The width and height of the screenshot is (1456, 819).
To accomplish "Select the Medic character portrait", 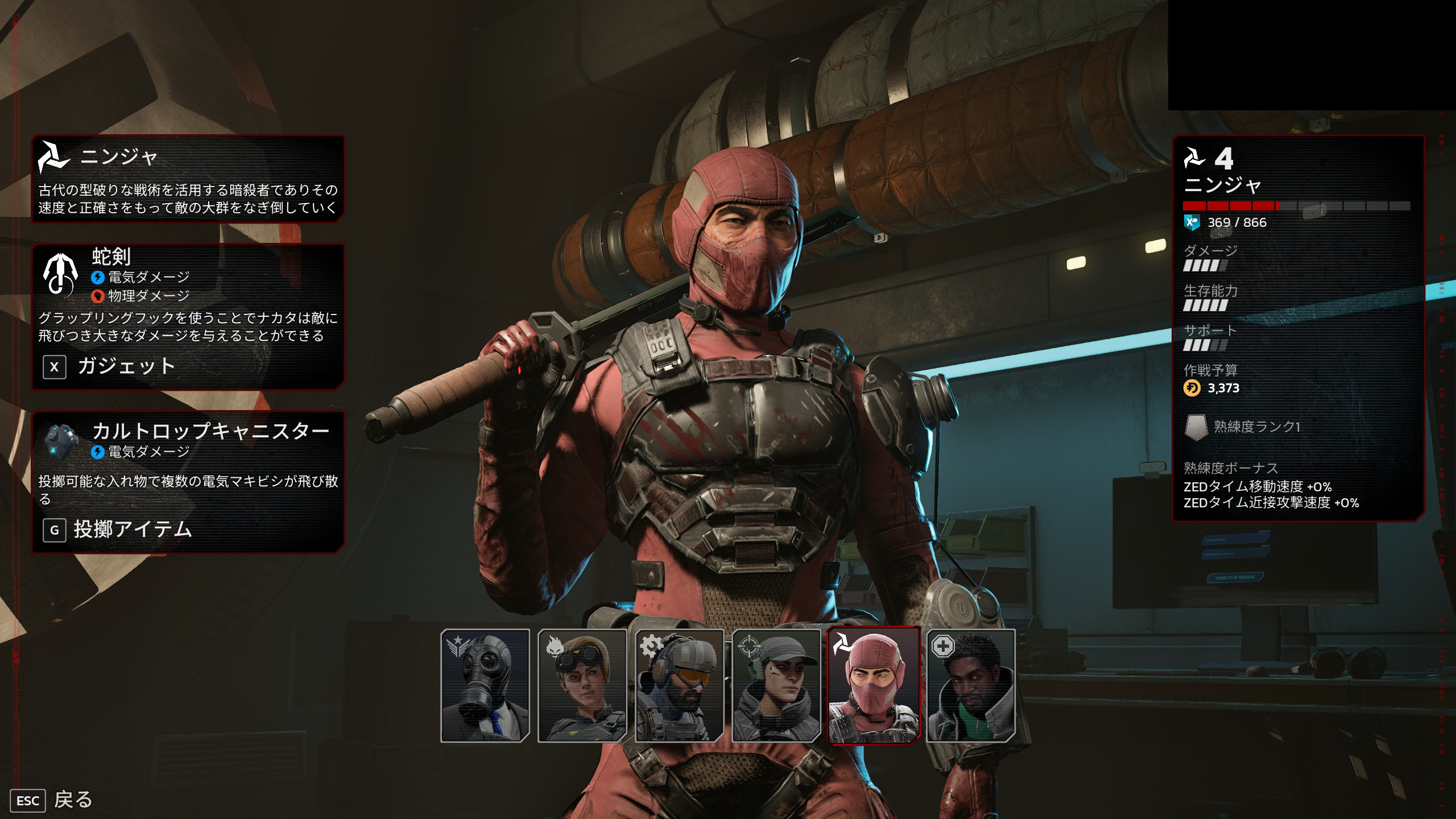I will (970, 685).
